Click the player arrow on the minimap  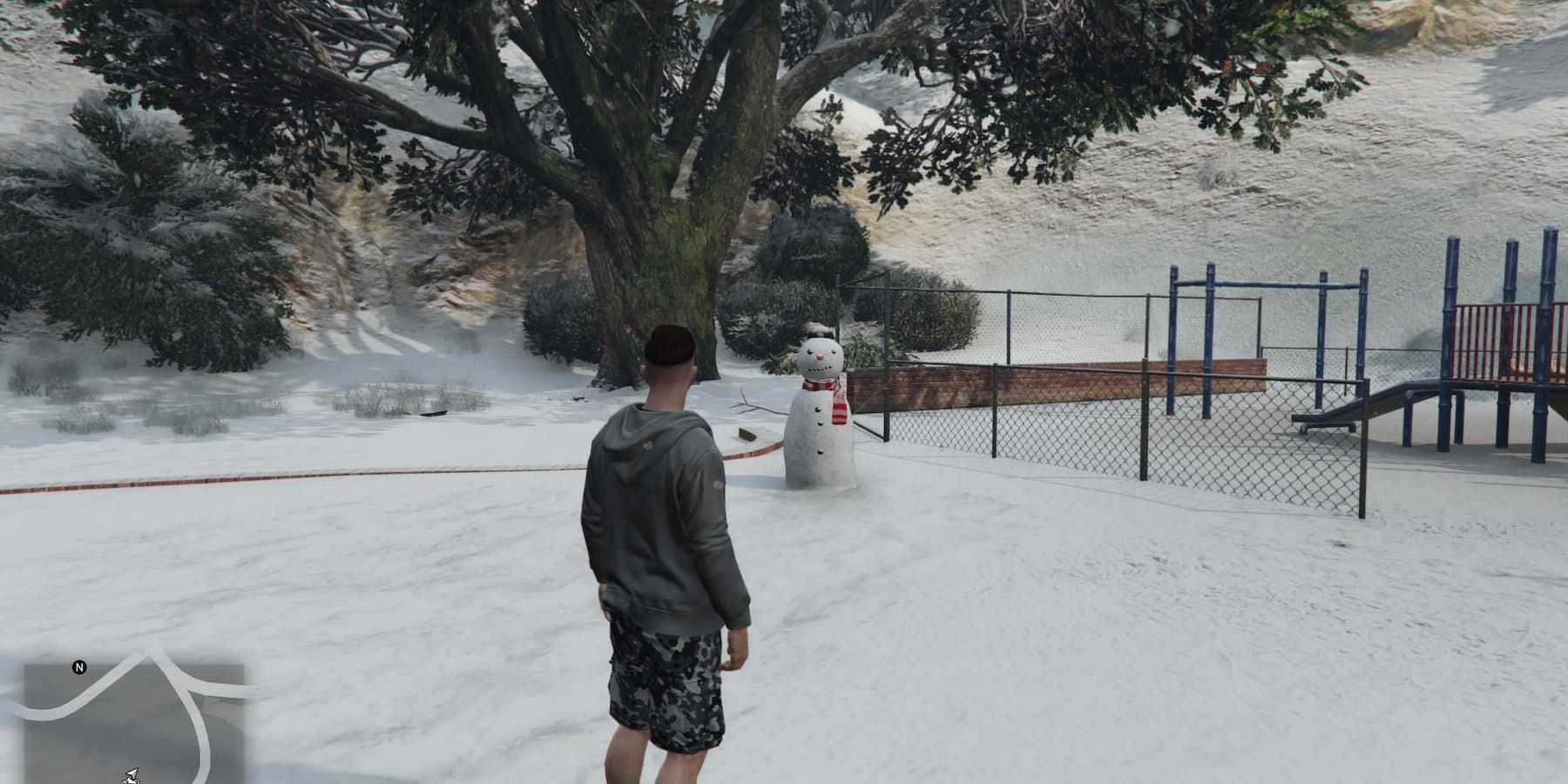132,774
